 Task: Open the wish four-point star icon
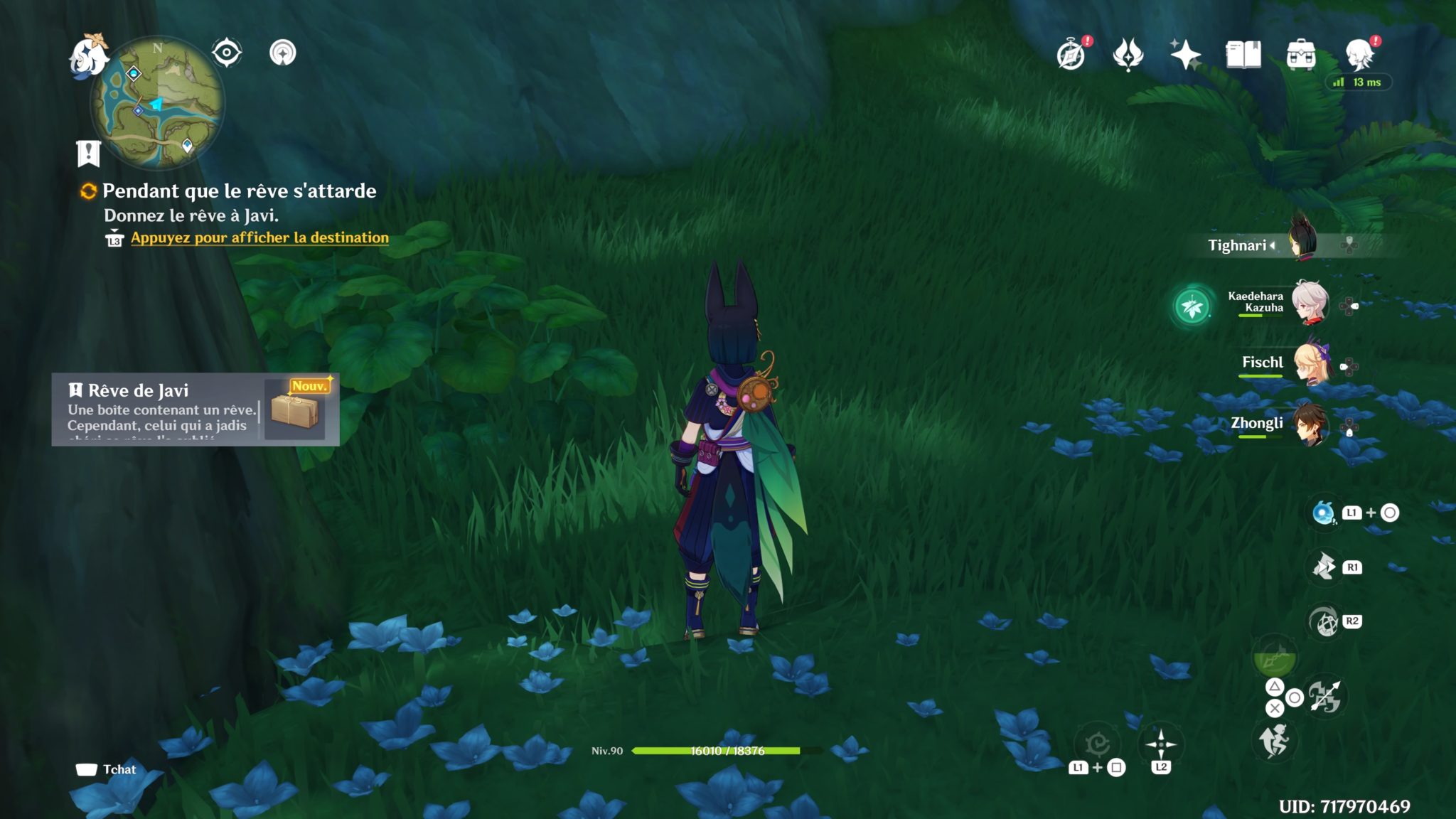tap(1185, 55)
